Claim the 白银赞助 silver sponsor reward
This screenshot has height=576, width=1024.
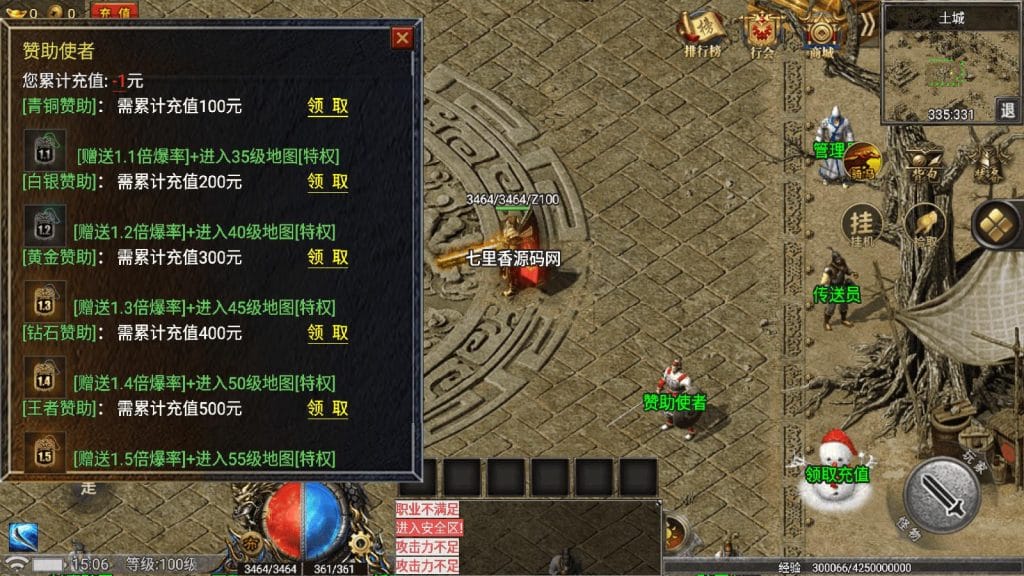click(328, 182)
